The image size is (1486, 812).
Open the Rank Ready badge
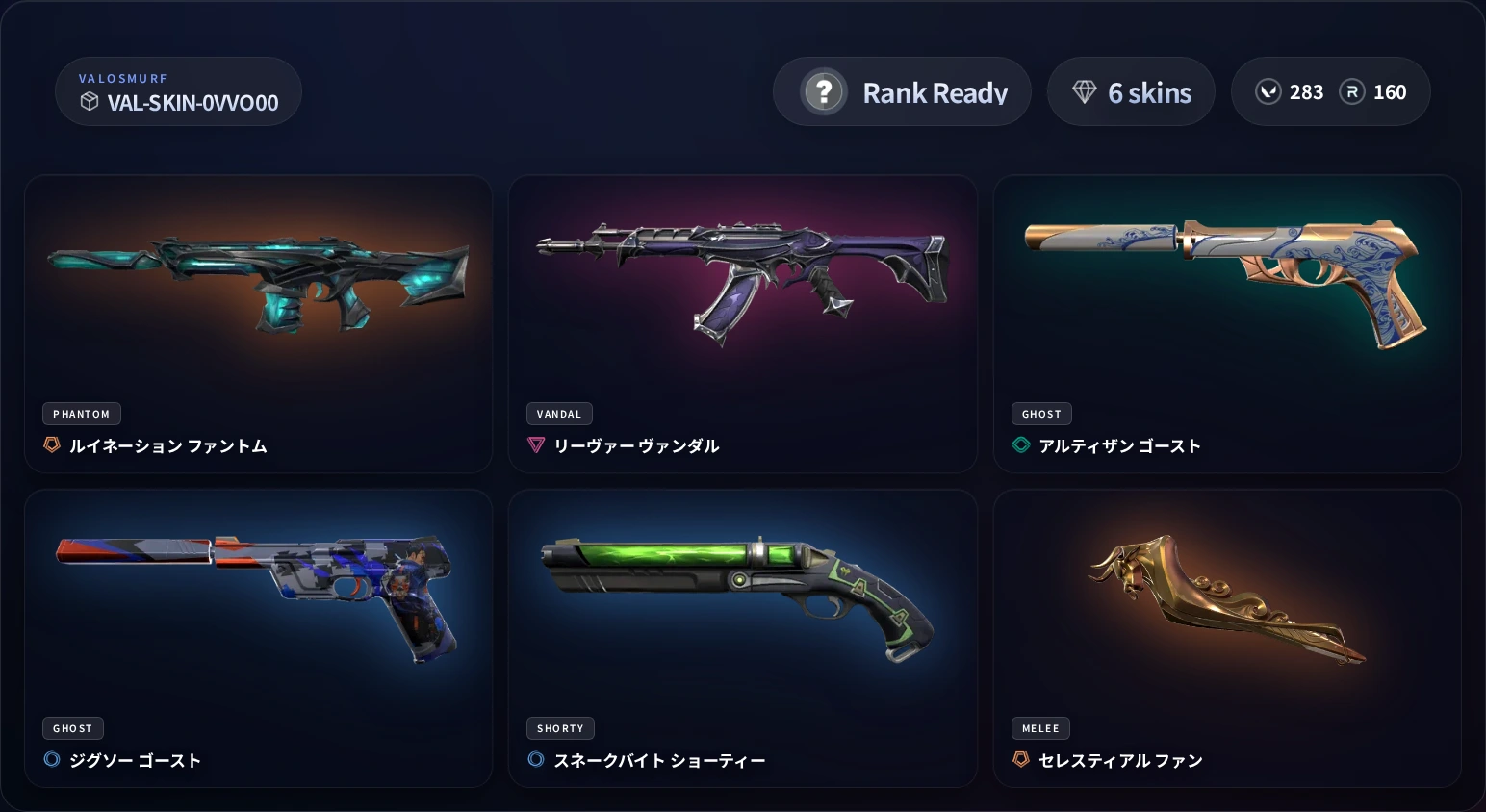902,91
